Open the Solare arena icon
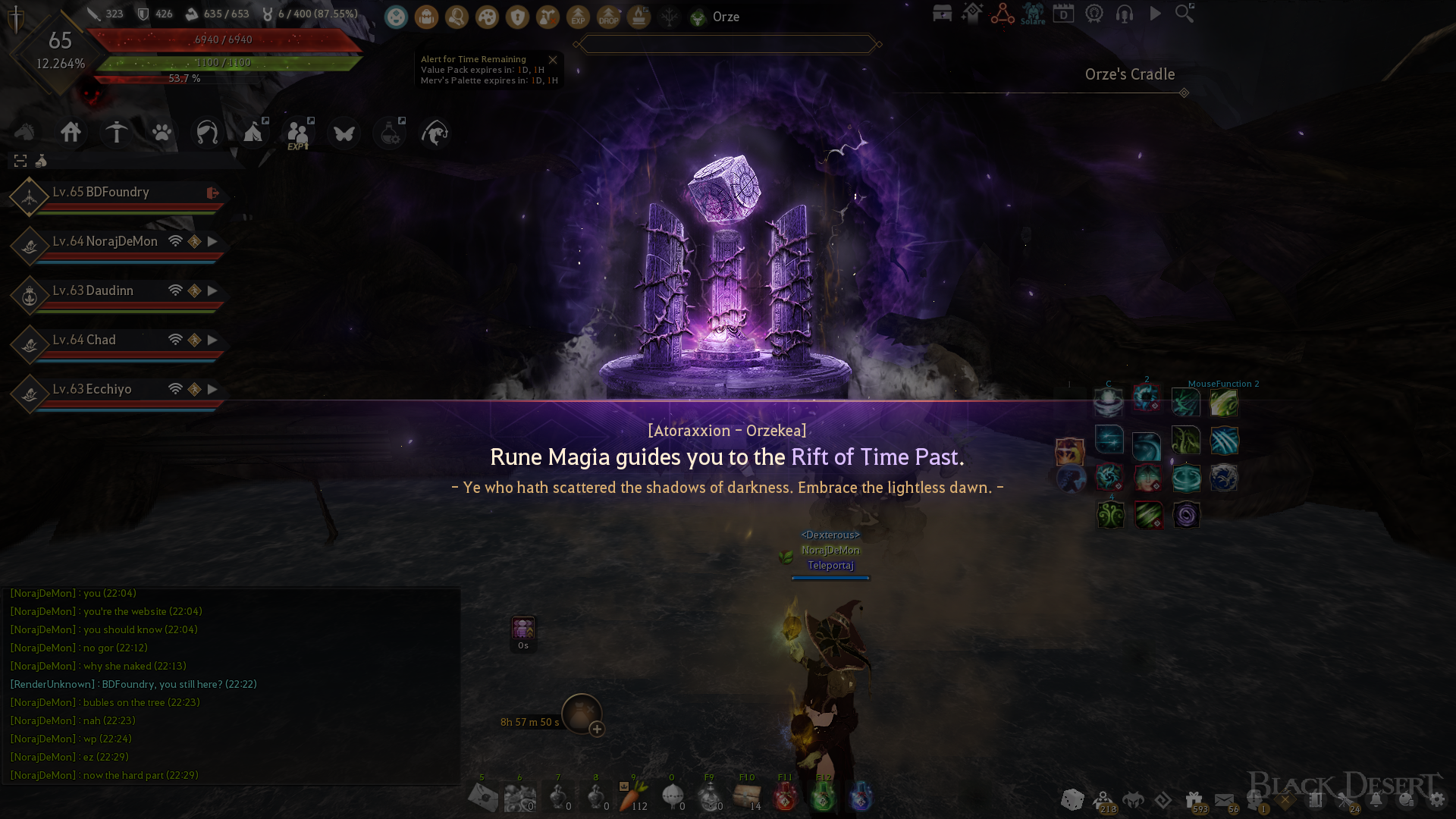 coord(1033,14)
